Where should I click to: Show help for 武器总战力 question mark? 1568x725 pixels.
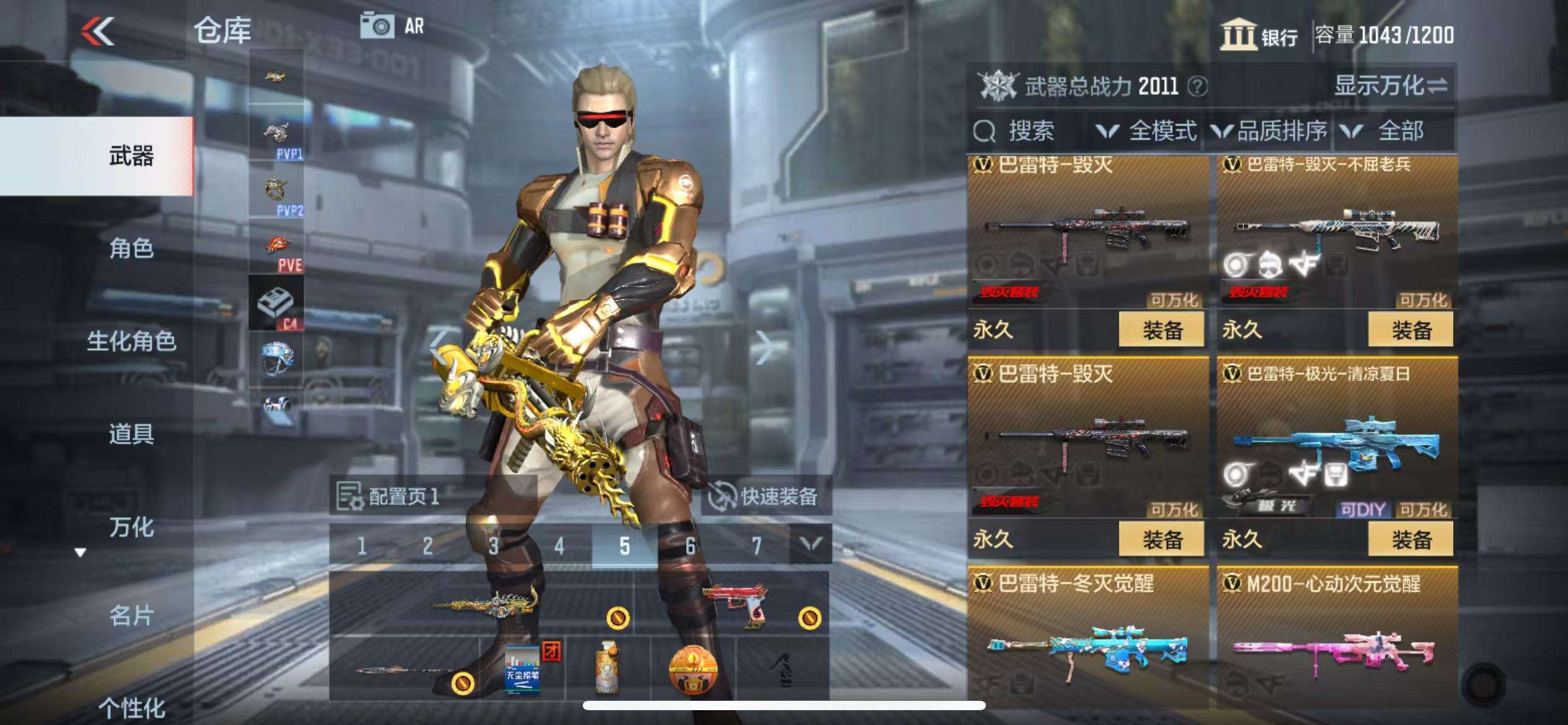1198,86
